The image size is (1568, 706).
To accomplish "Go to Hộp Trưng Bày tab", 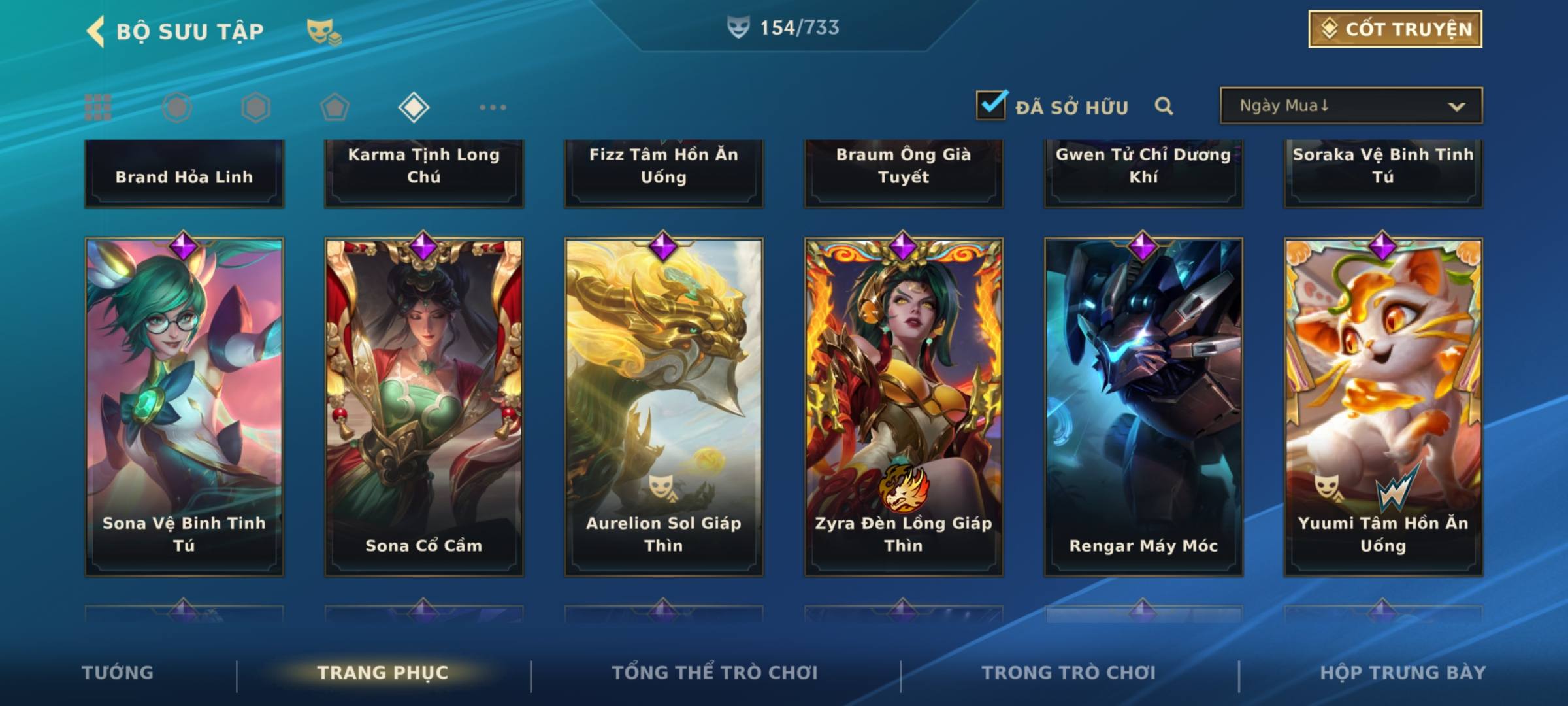I will click(1403, 673).
